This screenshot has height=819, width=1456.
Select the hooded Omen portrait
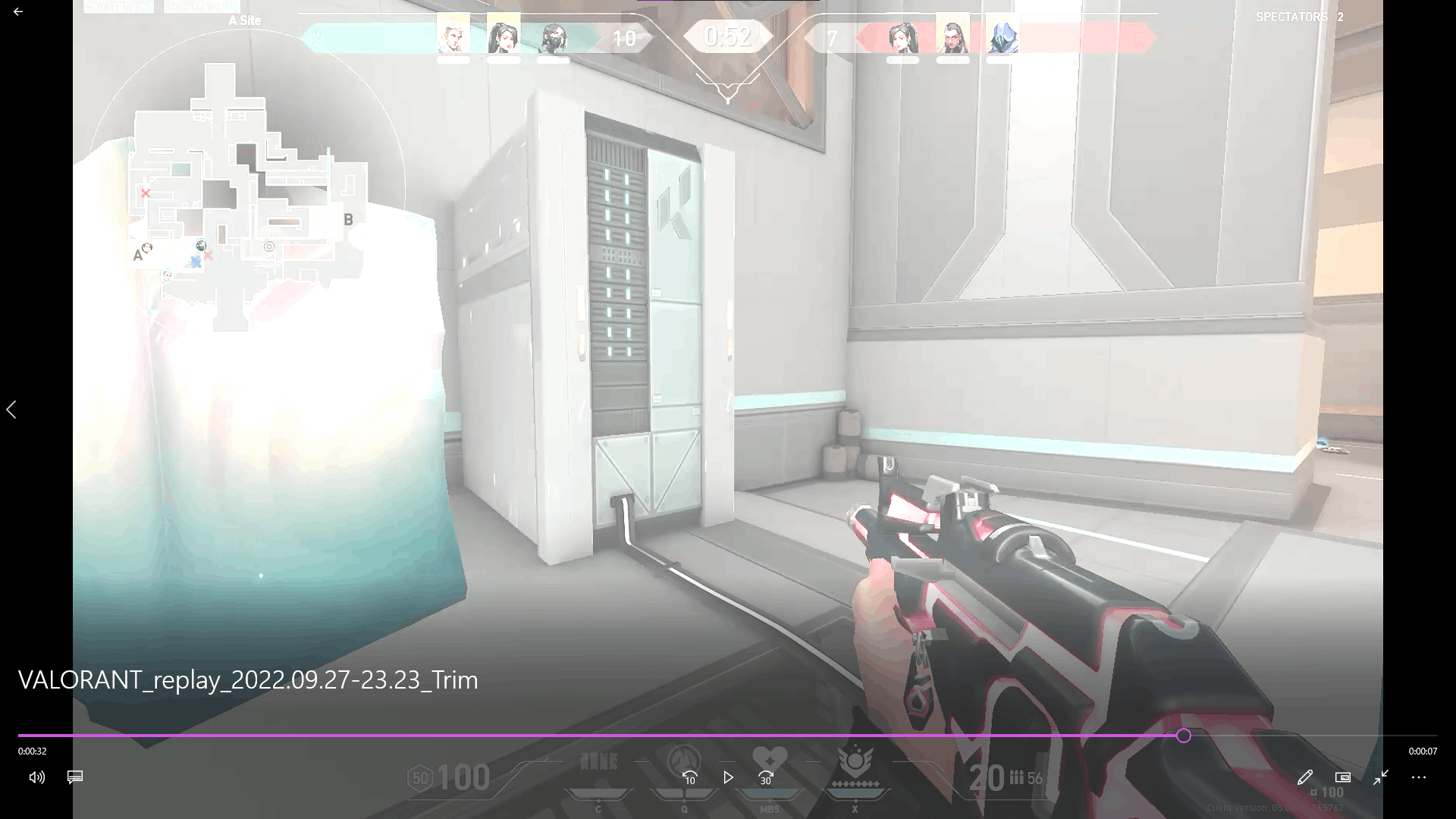click(1003, 36)
